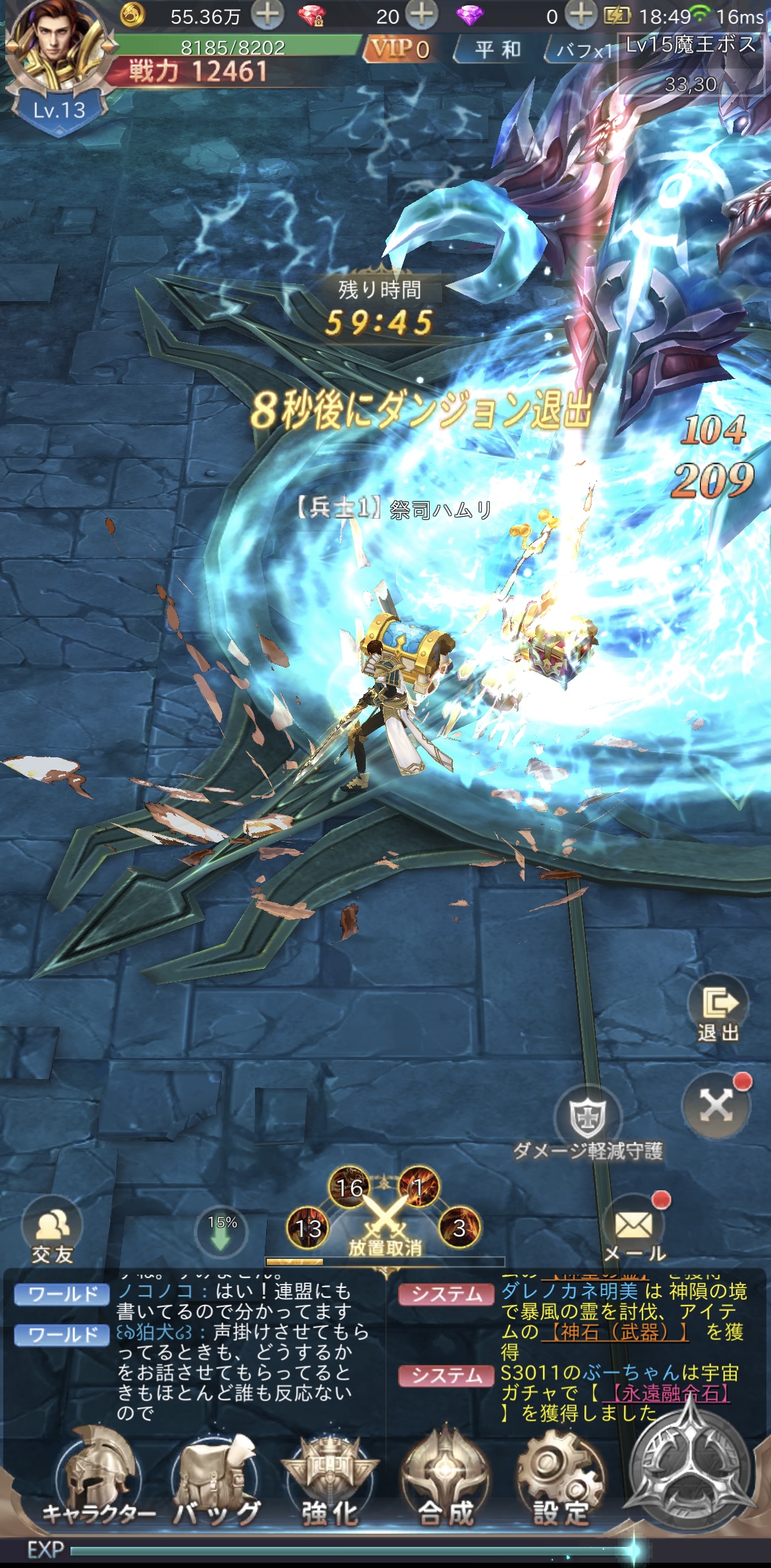This screenshot has height=1568, width=771.
Task: Open the 交友 friends panel
Action: (x=53, y=1231)
